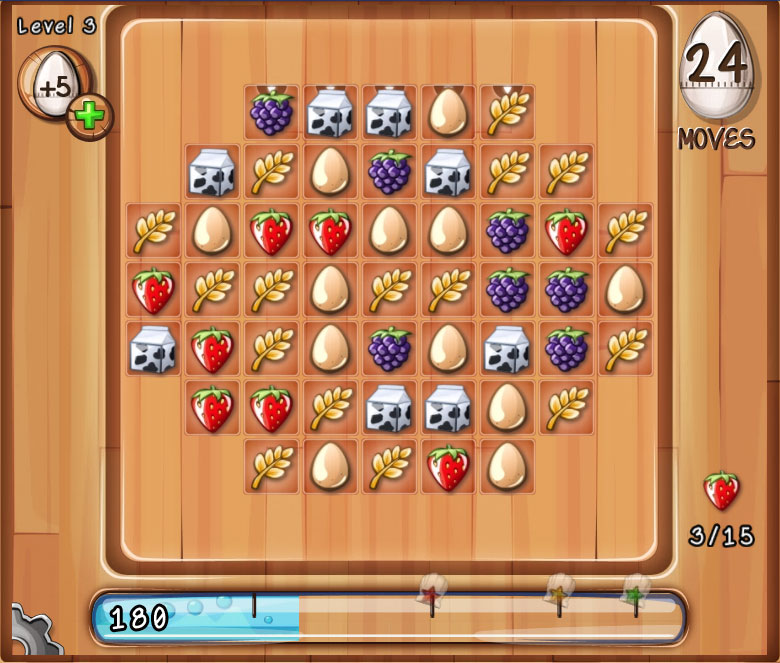Pick the wheat tile in the top row
This screenshot has height=663, width=780.
tap(508, 112)
